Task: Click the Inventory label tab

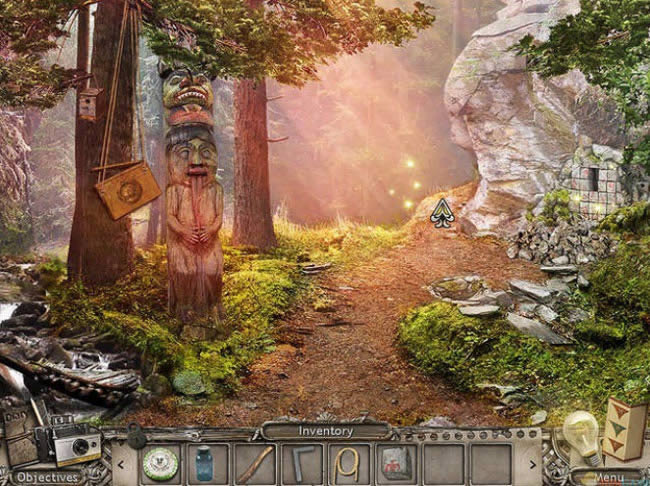Action: point(326,431)
